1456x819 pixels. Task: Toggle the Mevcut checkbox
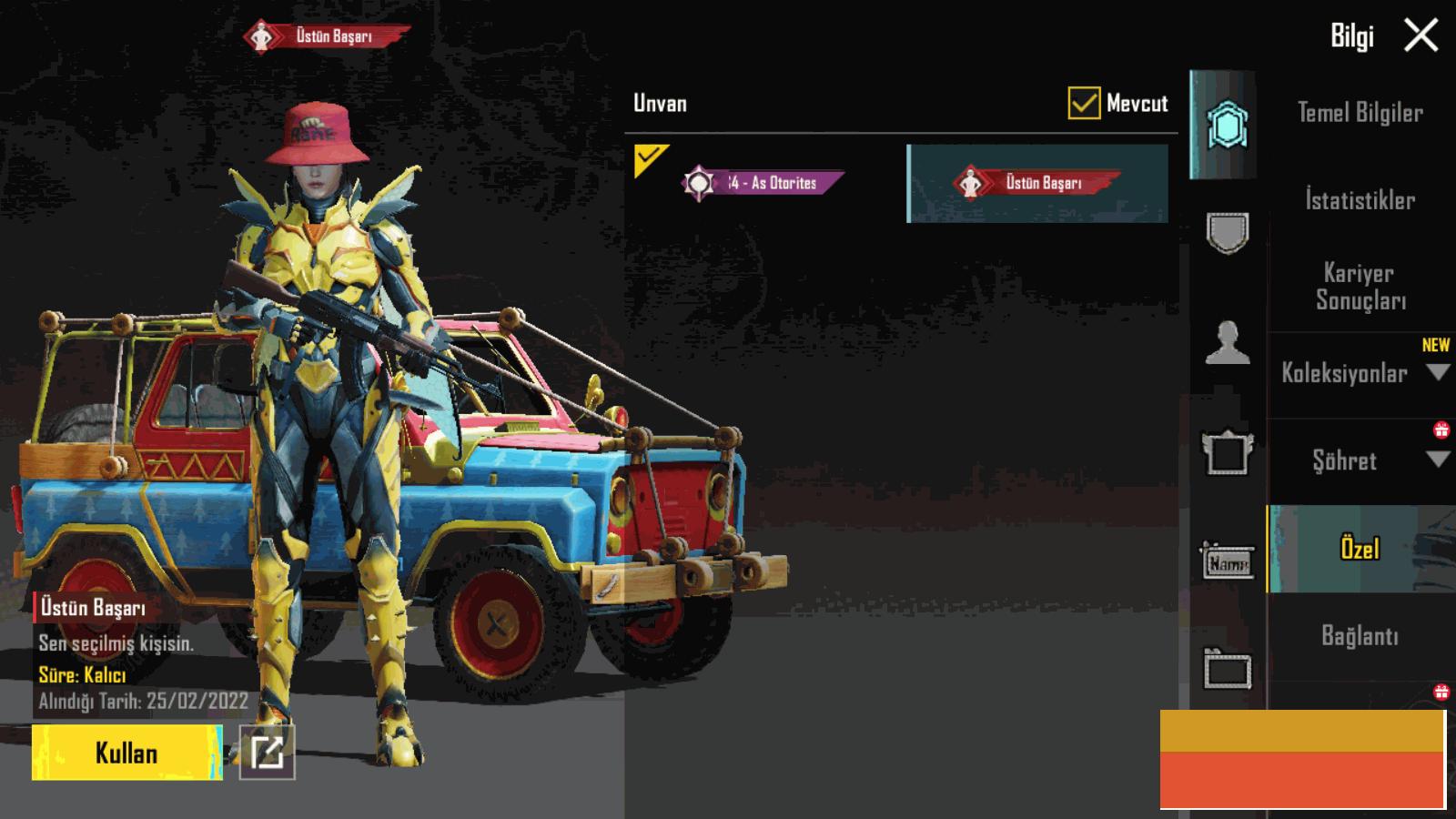pos(1084,104)
